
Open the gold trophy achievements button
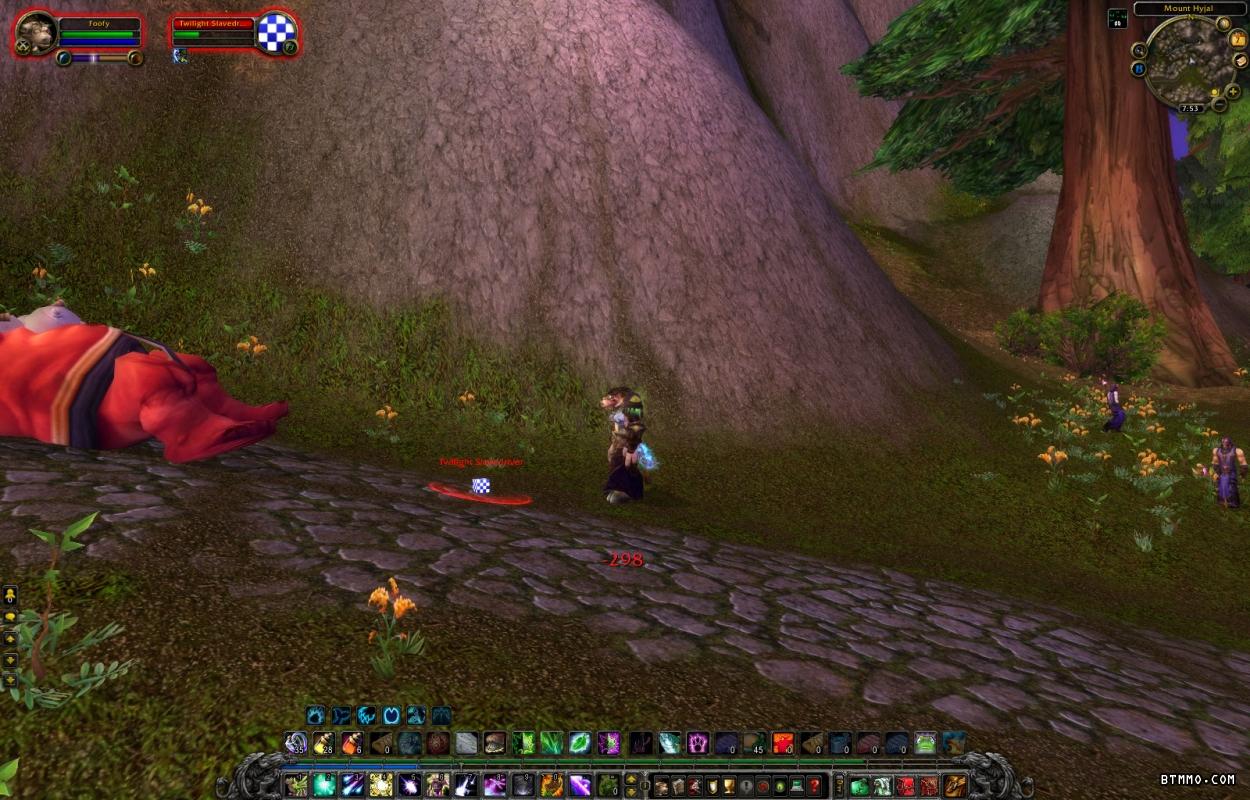[x=729, y=785]
